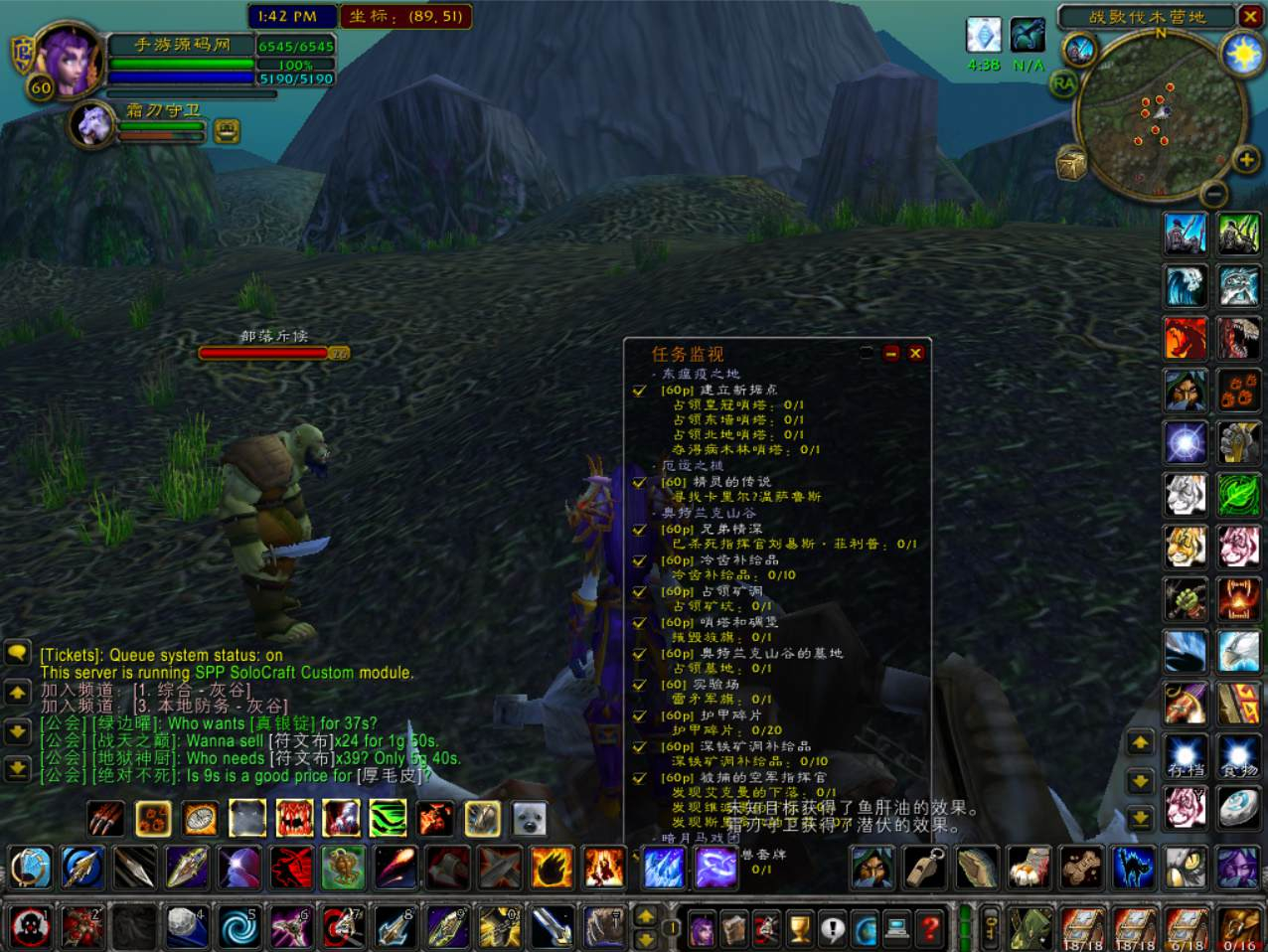Viewport: 1268px width, 952px height.
Task: Open the green RA minimap button
Action: pos(1063,84)
